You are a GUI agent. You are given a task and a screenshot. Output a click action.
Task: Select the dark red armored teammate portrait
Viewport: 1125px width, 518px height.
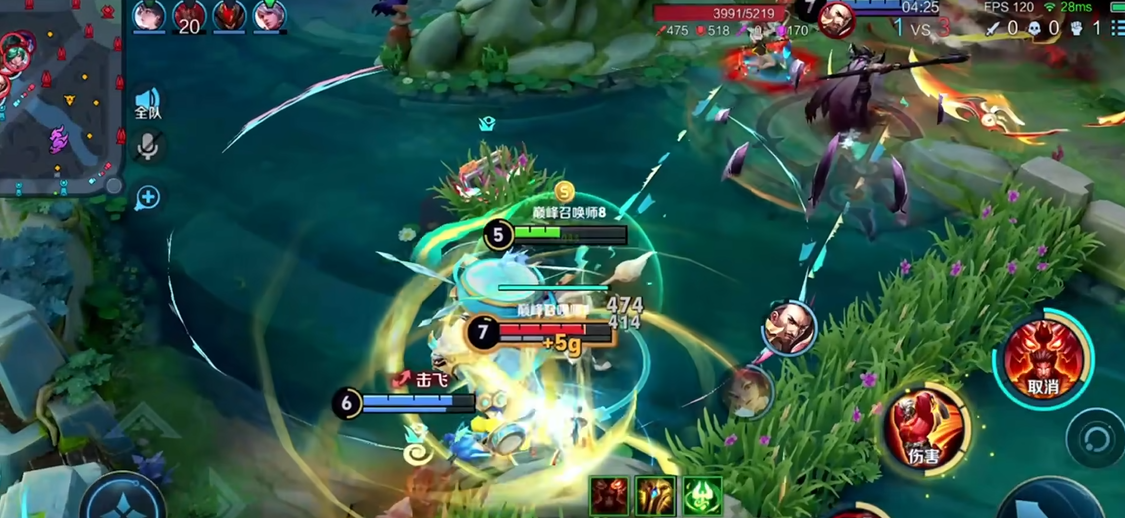(x=229, y=16)
